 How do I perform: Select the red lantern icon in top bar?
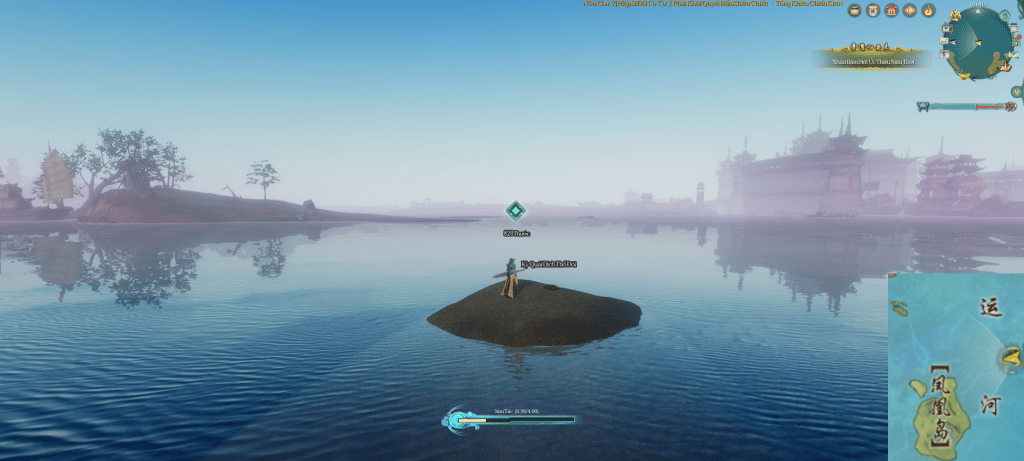click(x=910, y=10)
